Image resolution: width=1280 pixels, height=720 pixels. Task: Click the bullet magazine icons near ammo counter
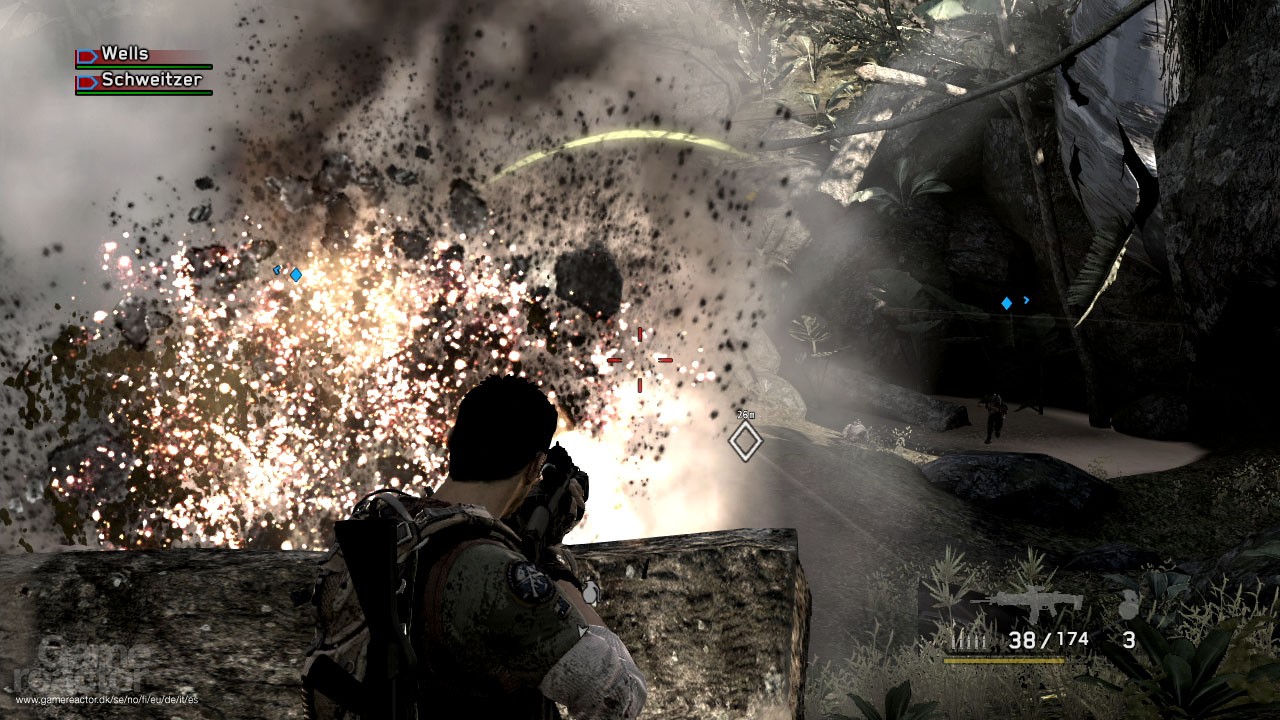968,640
